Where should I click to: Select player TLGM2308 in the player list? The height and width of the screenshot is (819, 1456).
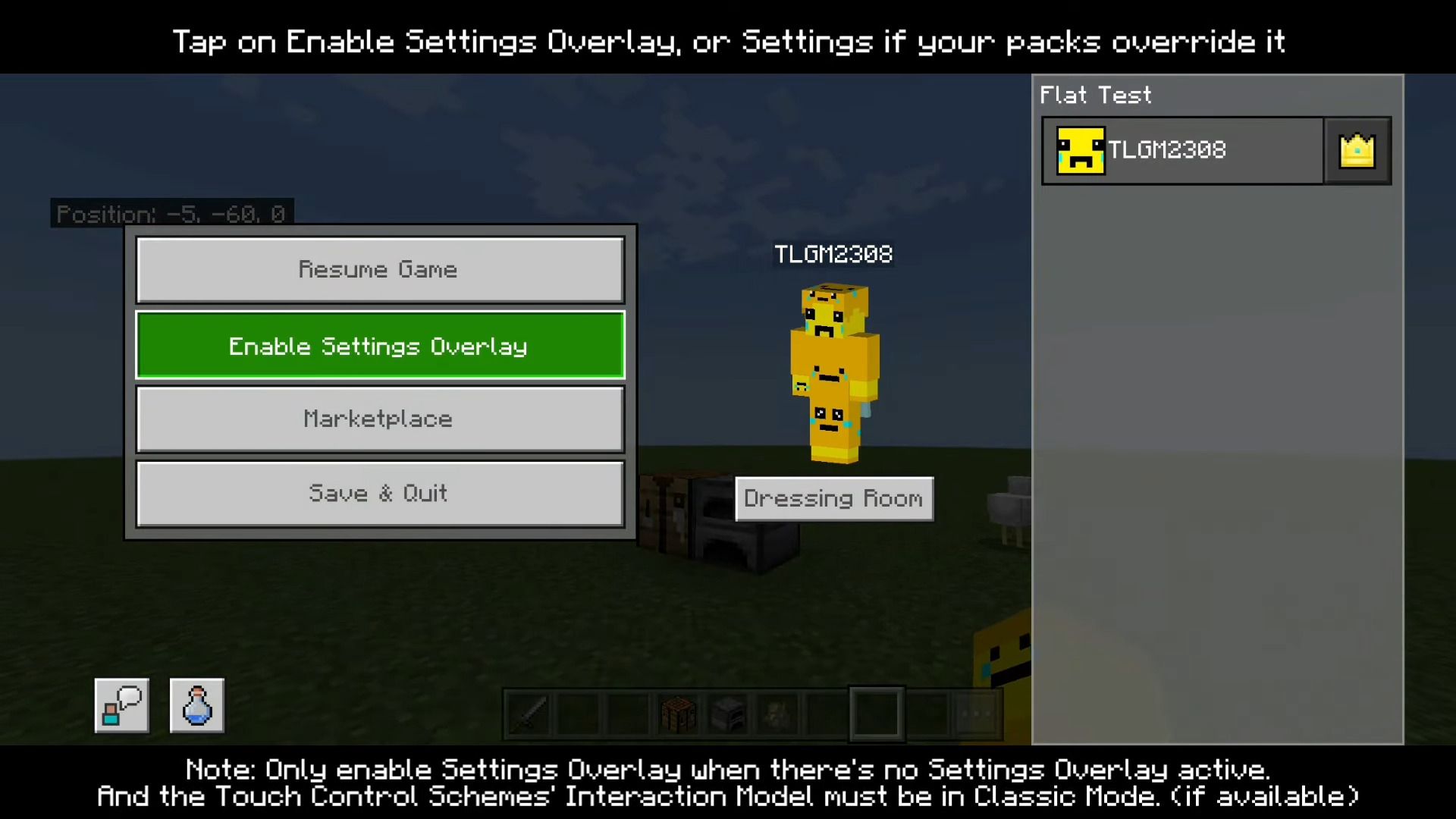[1183, 150]
